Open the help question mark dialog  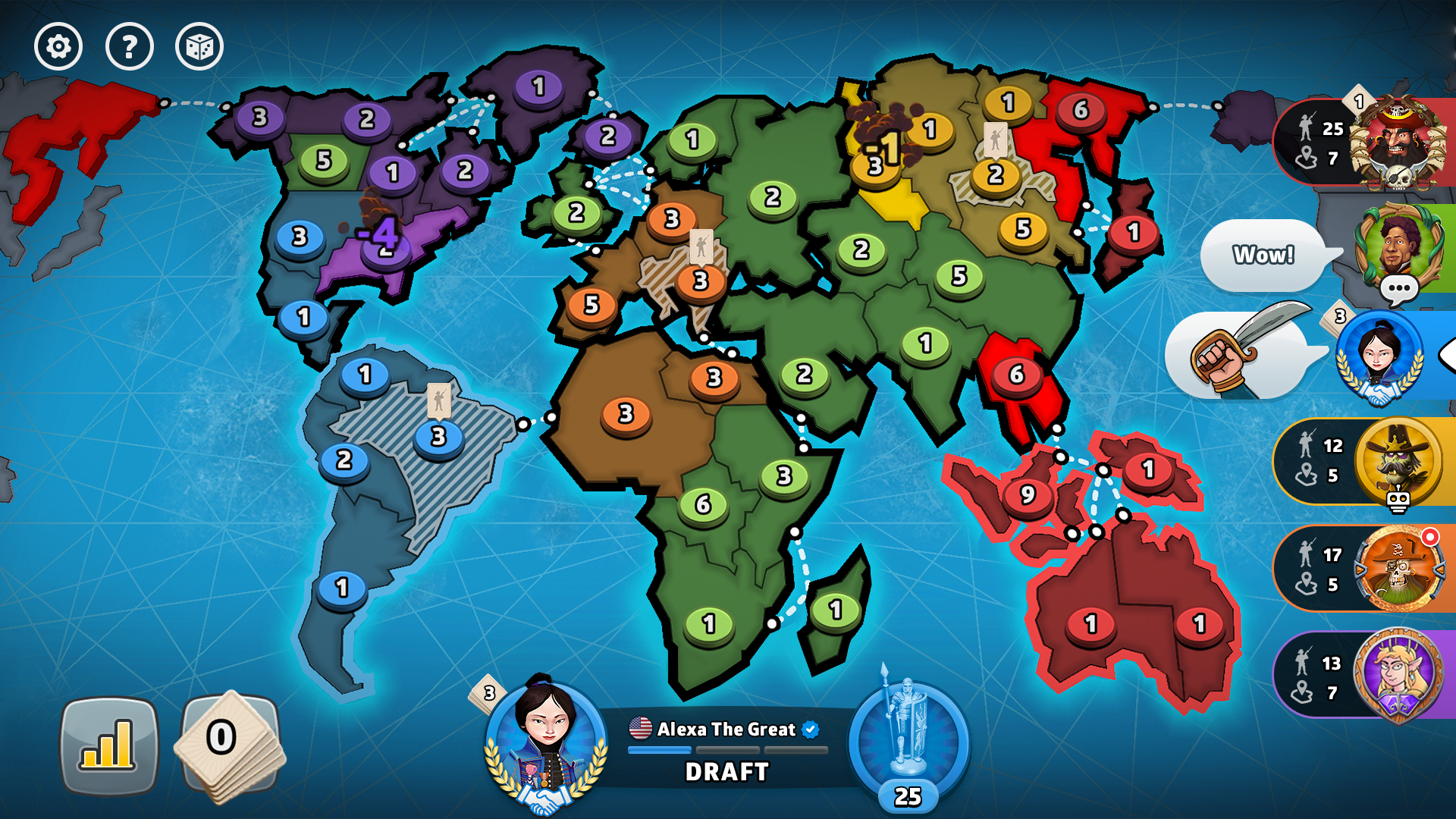coord(129,47)
